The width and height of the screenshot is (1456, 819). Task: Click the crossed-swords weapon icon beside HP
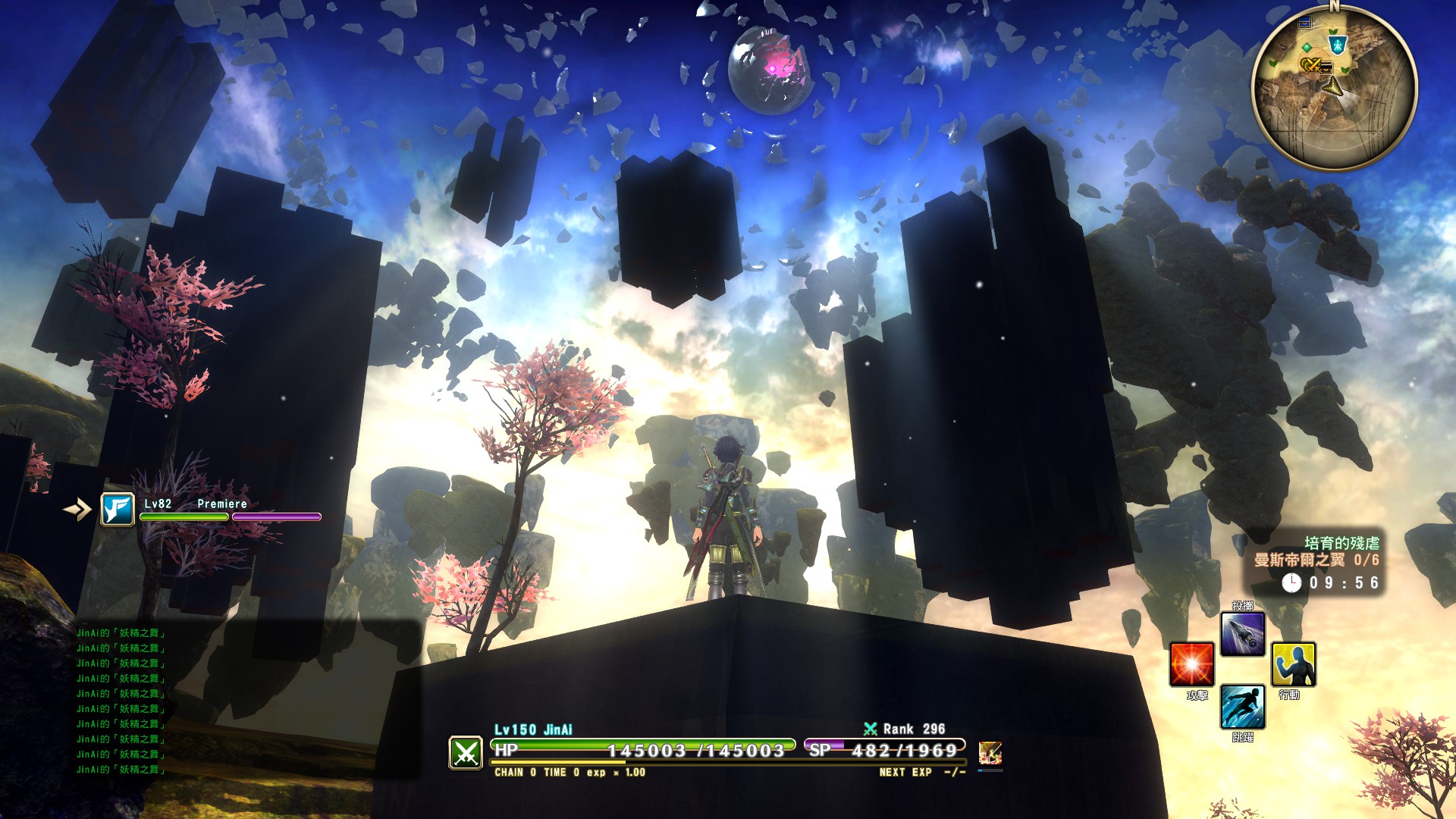pos(466,752)
